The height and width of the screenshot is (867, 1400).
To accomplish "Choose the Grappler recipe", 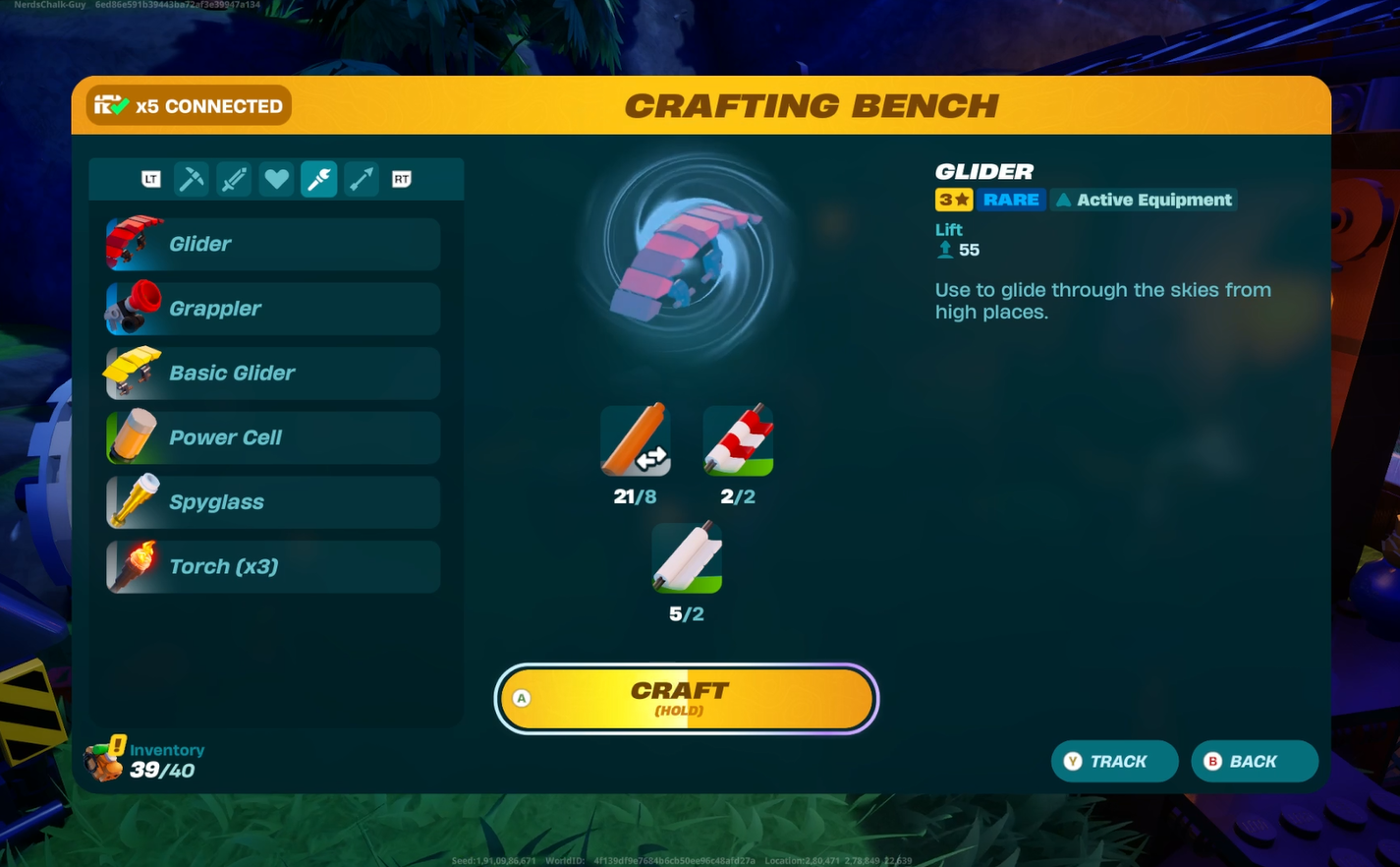I will [x=273, y=309].
